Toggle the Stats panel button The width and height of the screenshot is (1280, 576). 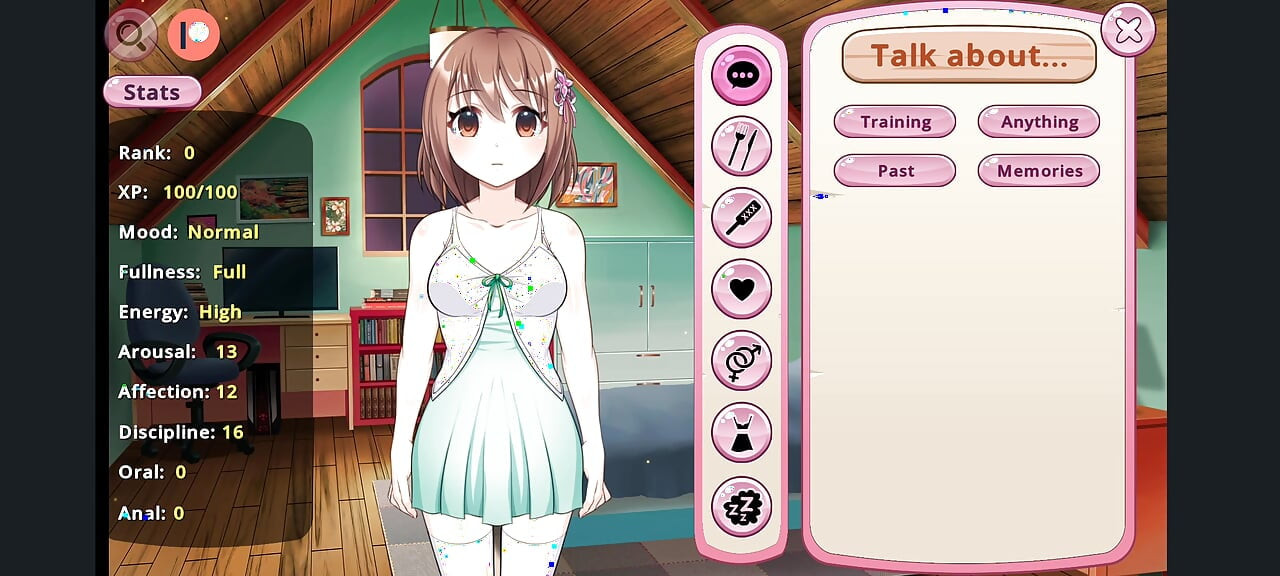tap(152, 92)
